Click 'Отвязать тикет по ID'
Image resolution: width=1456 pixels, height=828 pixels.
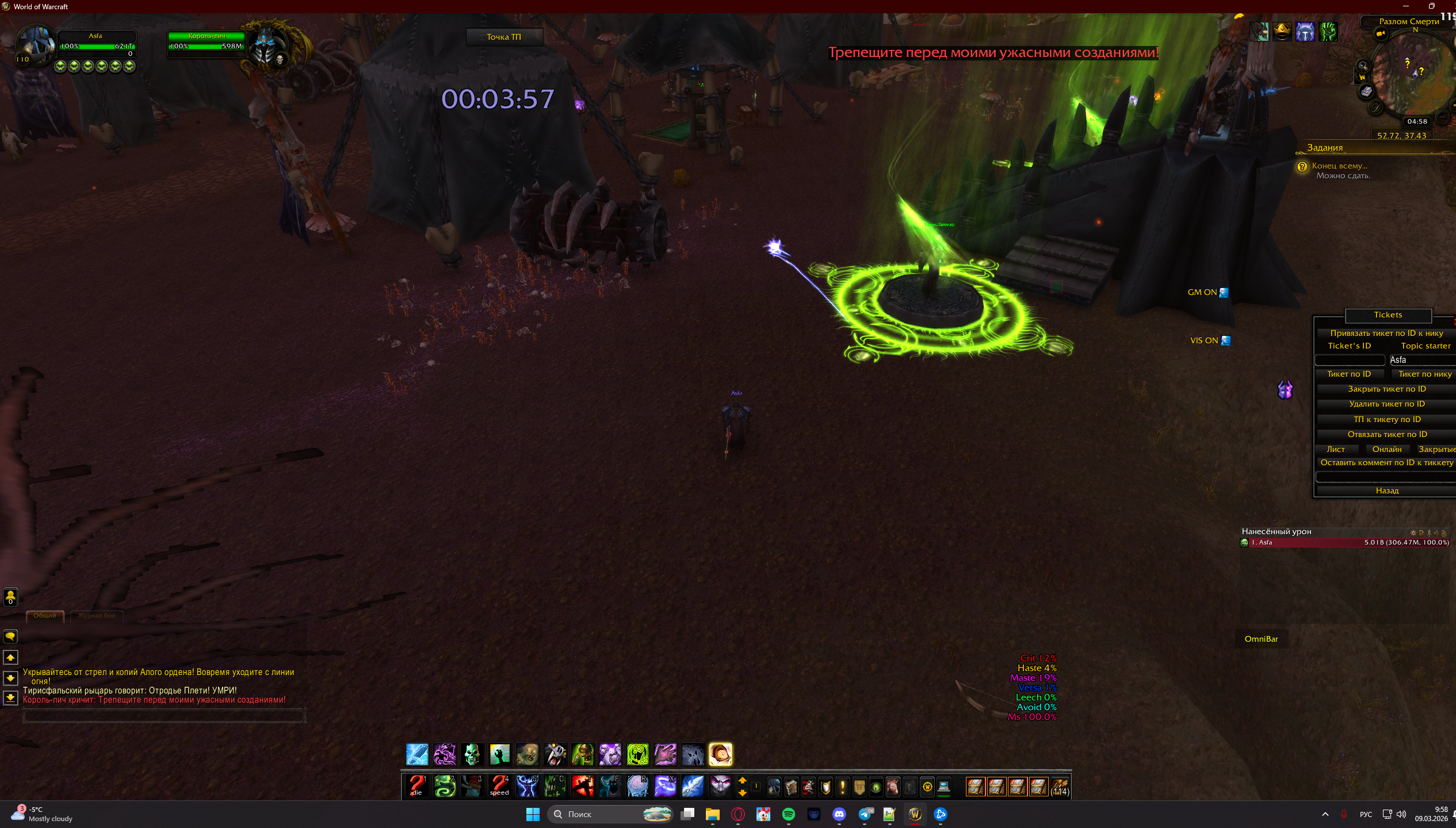point(1386,435)
